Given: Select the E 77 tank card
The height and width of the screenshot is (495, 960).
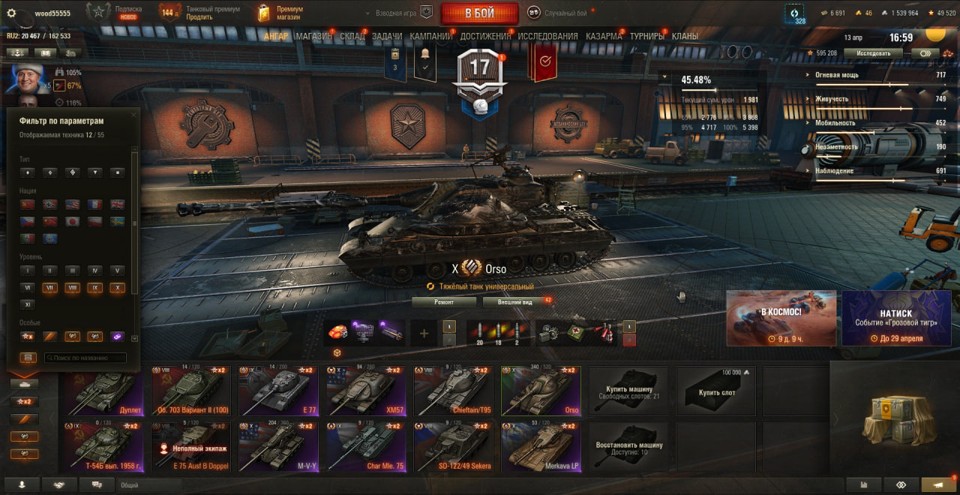Looking at the screenshot, I should [277, 391].
